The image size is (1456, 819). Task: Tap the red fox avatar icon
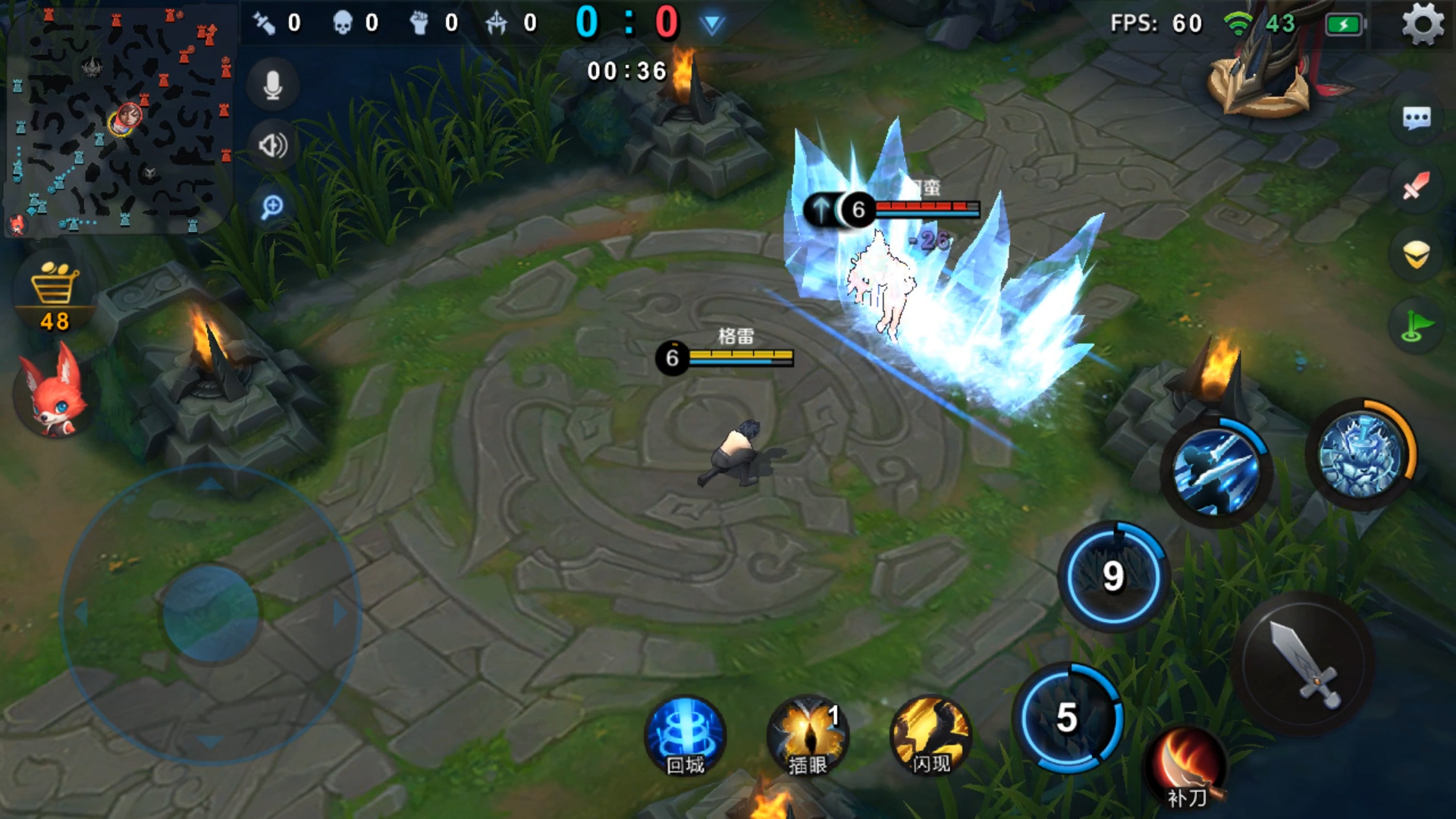tap(53, 392)
